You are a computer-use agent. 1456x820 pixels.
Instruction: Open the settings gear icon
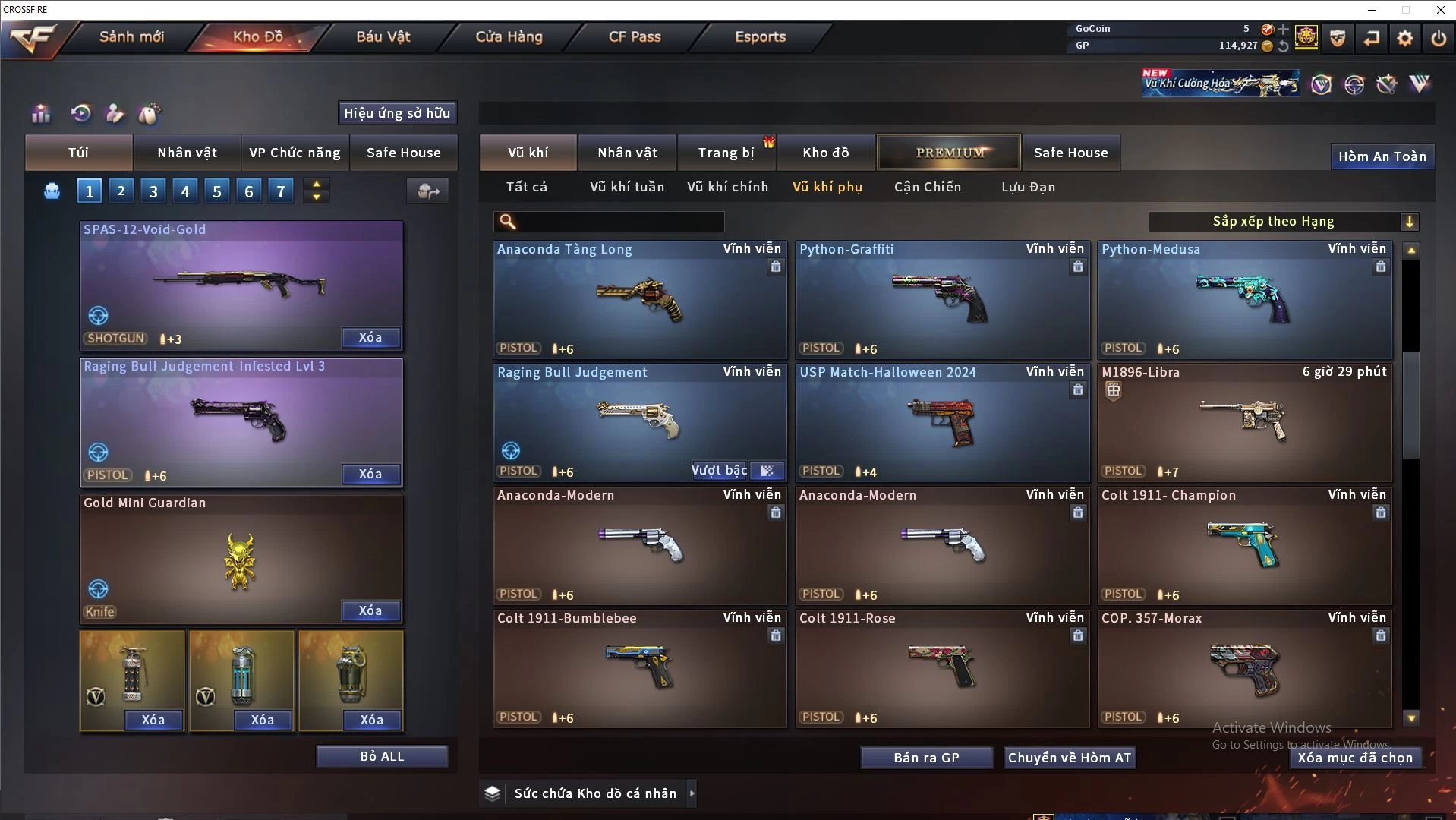pos(1404,37)
